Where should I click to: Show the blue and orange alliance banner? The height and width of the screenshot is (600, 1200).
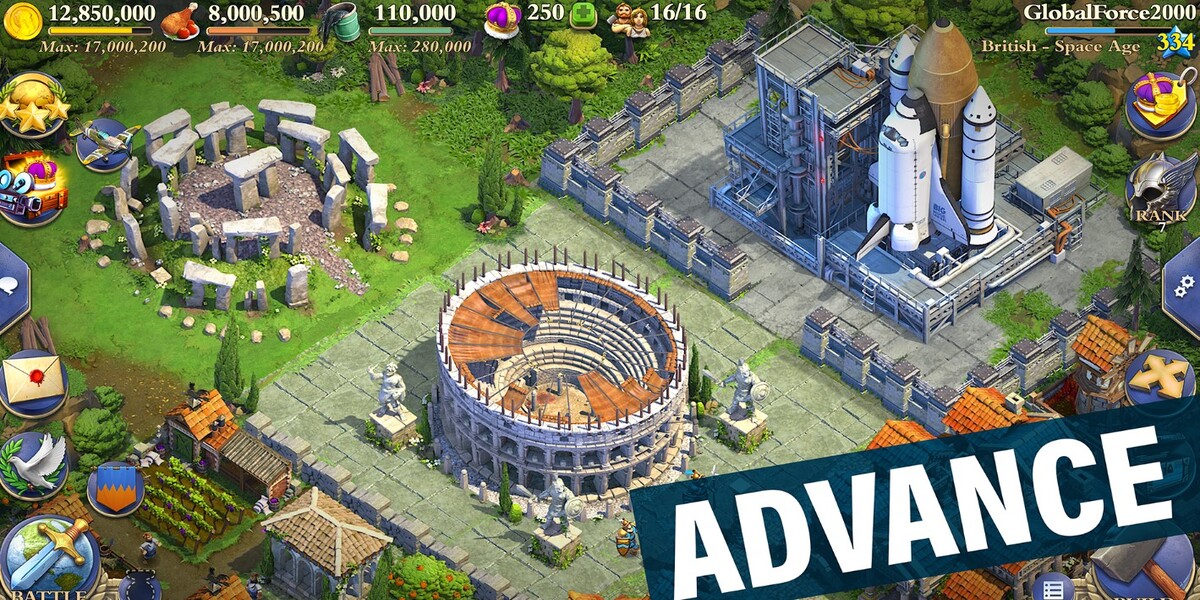115,489
